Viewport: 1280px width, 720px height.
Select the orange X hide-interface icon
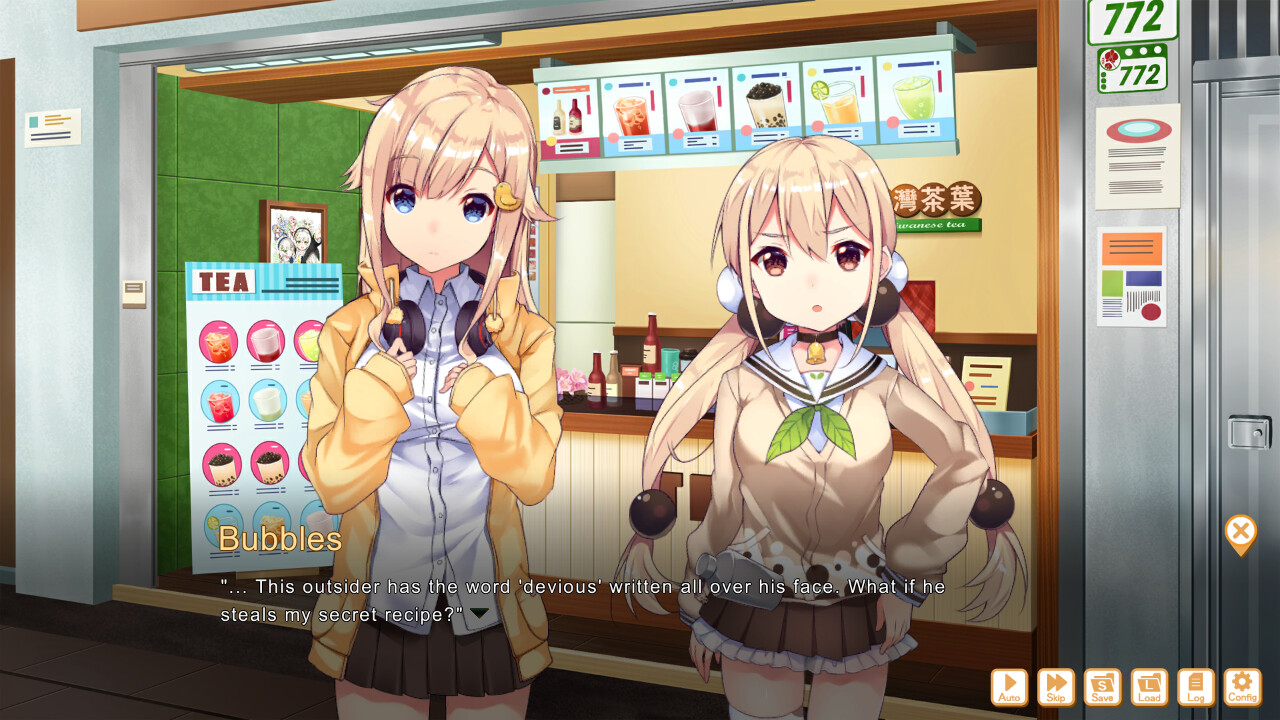[1240, 531]
